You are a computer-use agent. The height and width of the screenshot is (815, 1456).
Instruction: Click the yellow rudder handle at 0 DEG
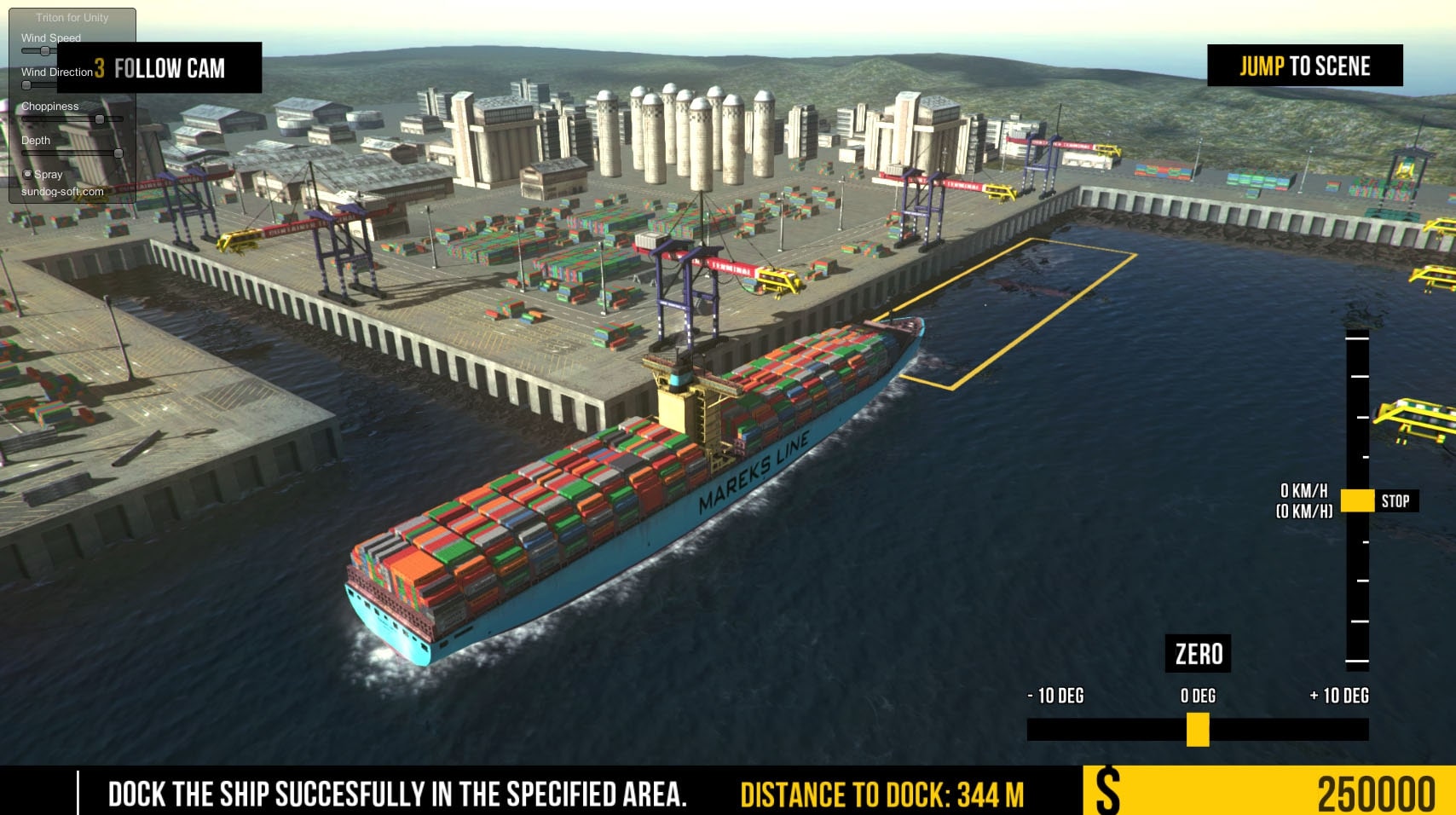(x=1197, y=729)
